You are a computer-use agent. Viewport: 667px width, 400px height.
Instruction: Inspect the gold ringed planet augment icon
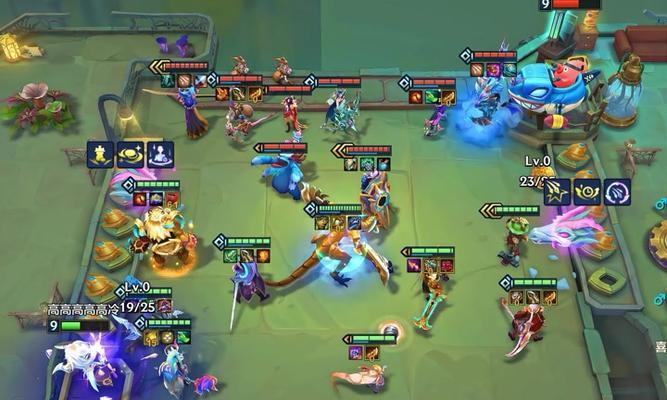click(x=130, y=154)
